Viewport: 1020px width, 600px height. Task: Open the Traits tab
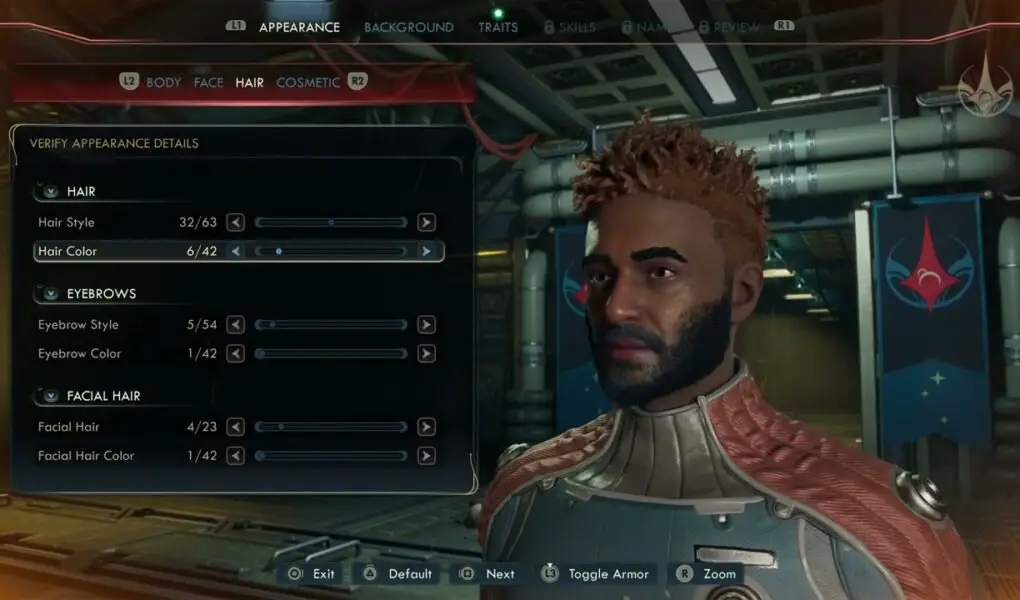click(498, 27)
